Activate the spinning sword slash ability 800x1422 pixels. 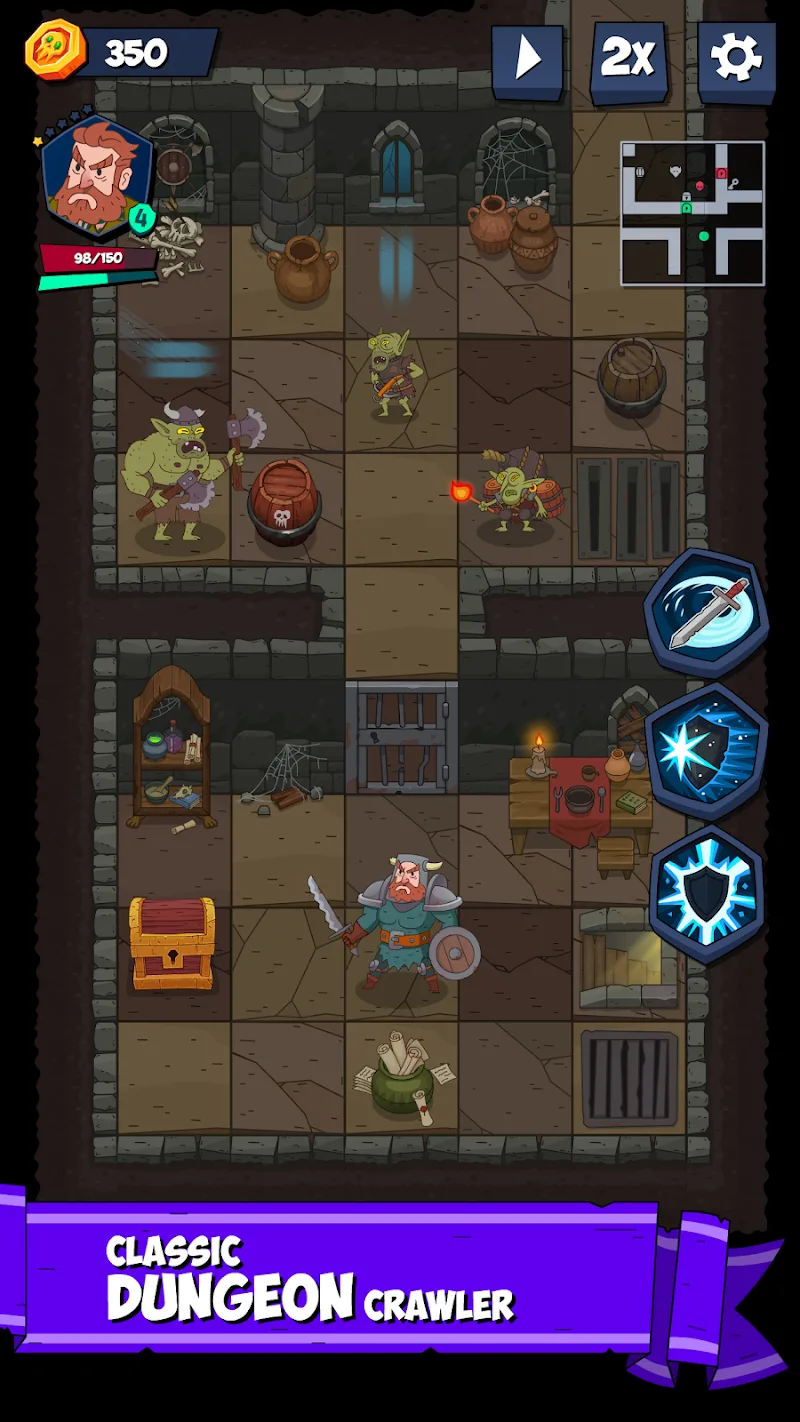pos(706,612)
